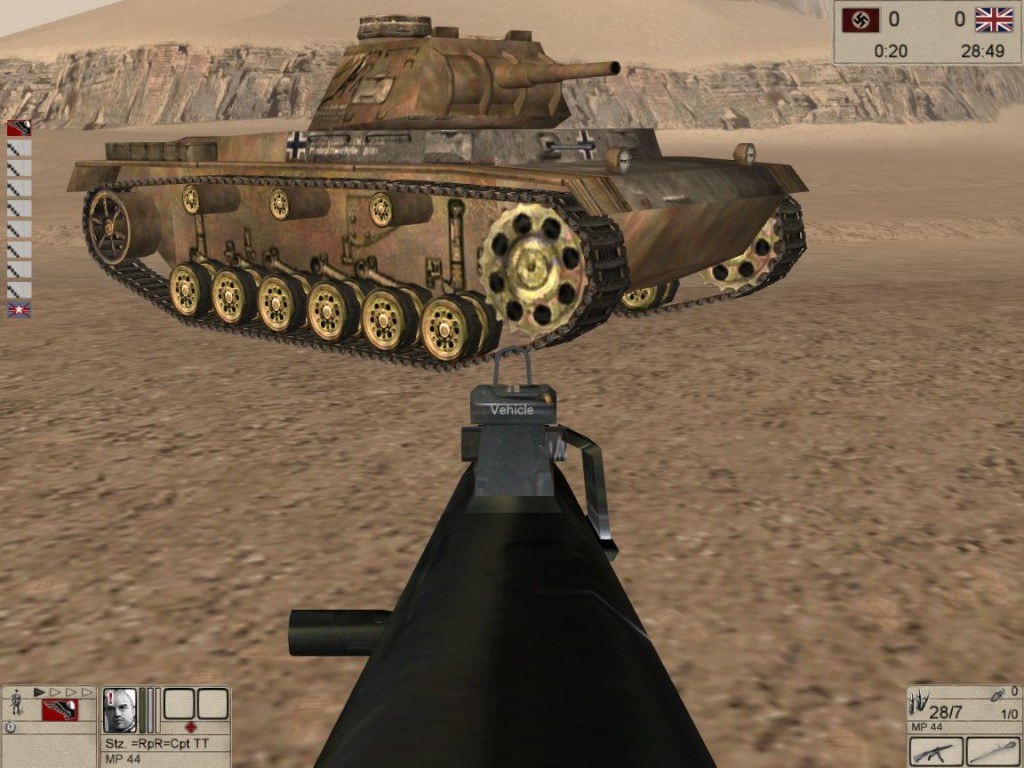Click the British star flag under the flag column
This screenshot has height=768, width=1024.
(x=19, y=310)
